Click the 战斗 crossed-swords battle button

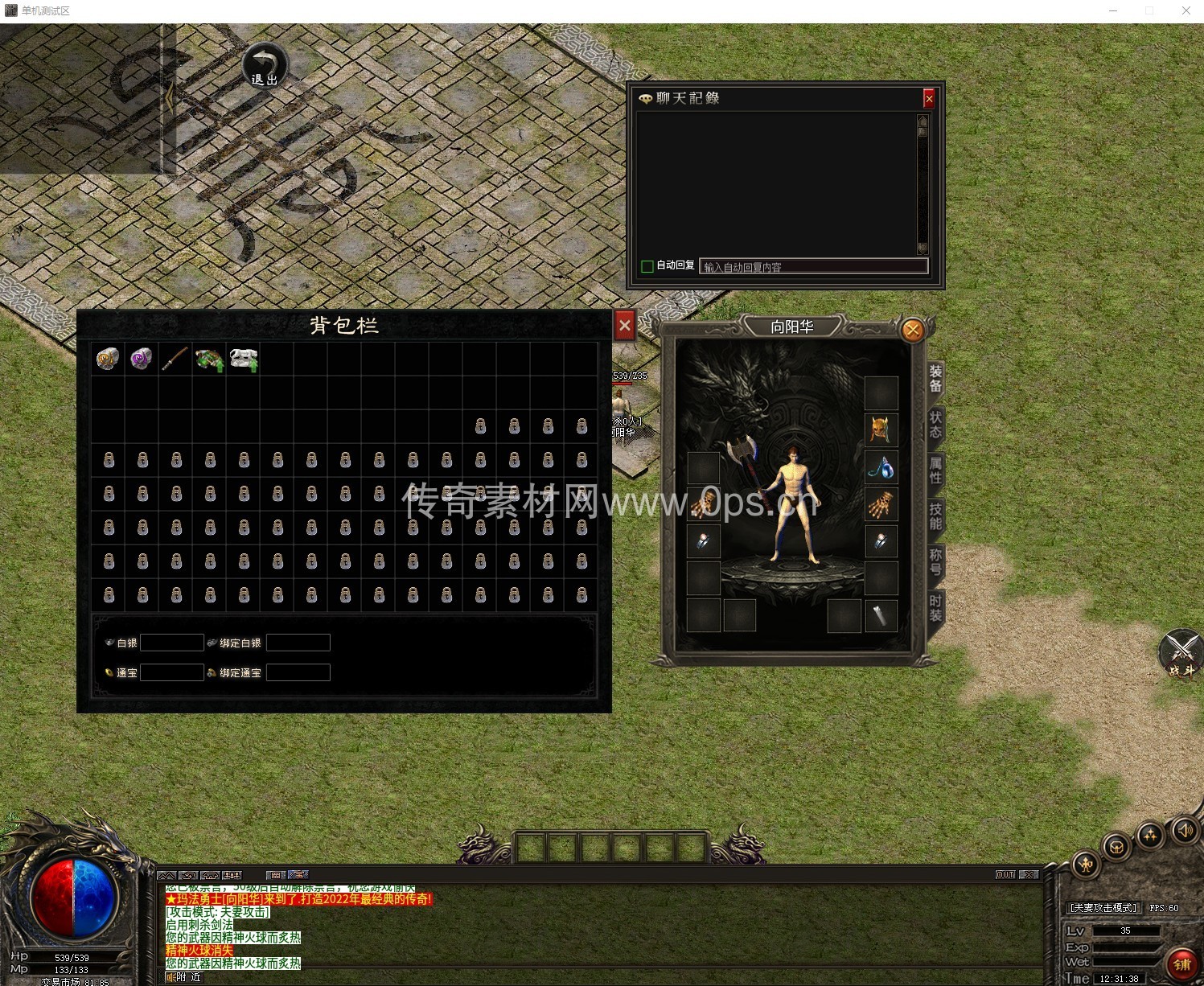(1181, 653)
